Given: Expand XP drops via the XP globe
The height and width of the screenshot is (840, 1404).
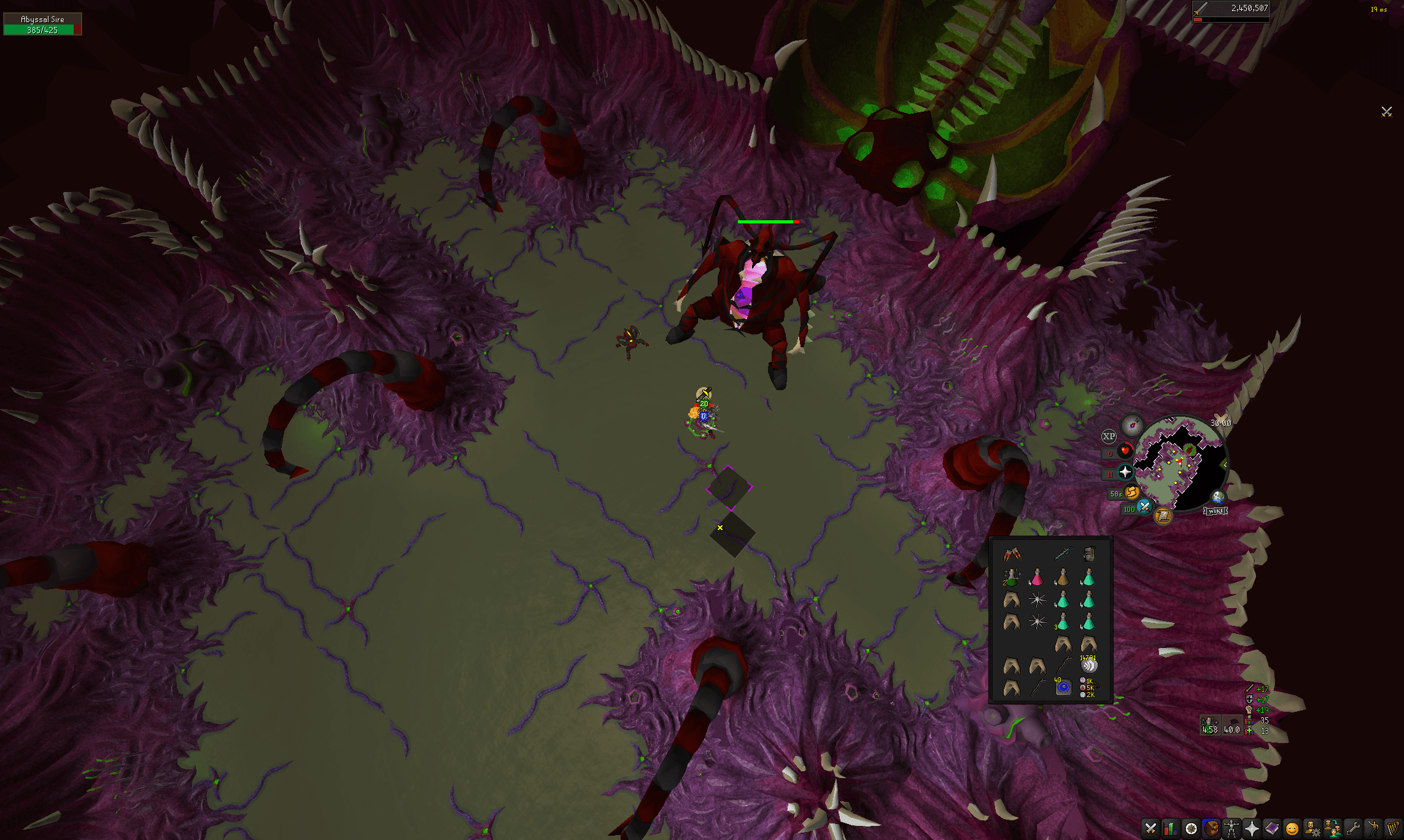Looking at the screenshot, I should (1109, 436).
